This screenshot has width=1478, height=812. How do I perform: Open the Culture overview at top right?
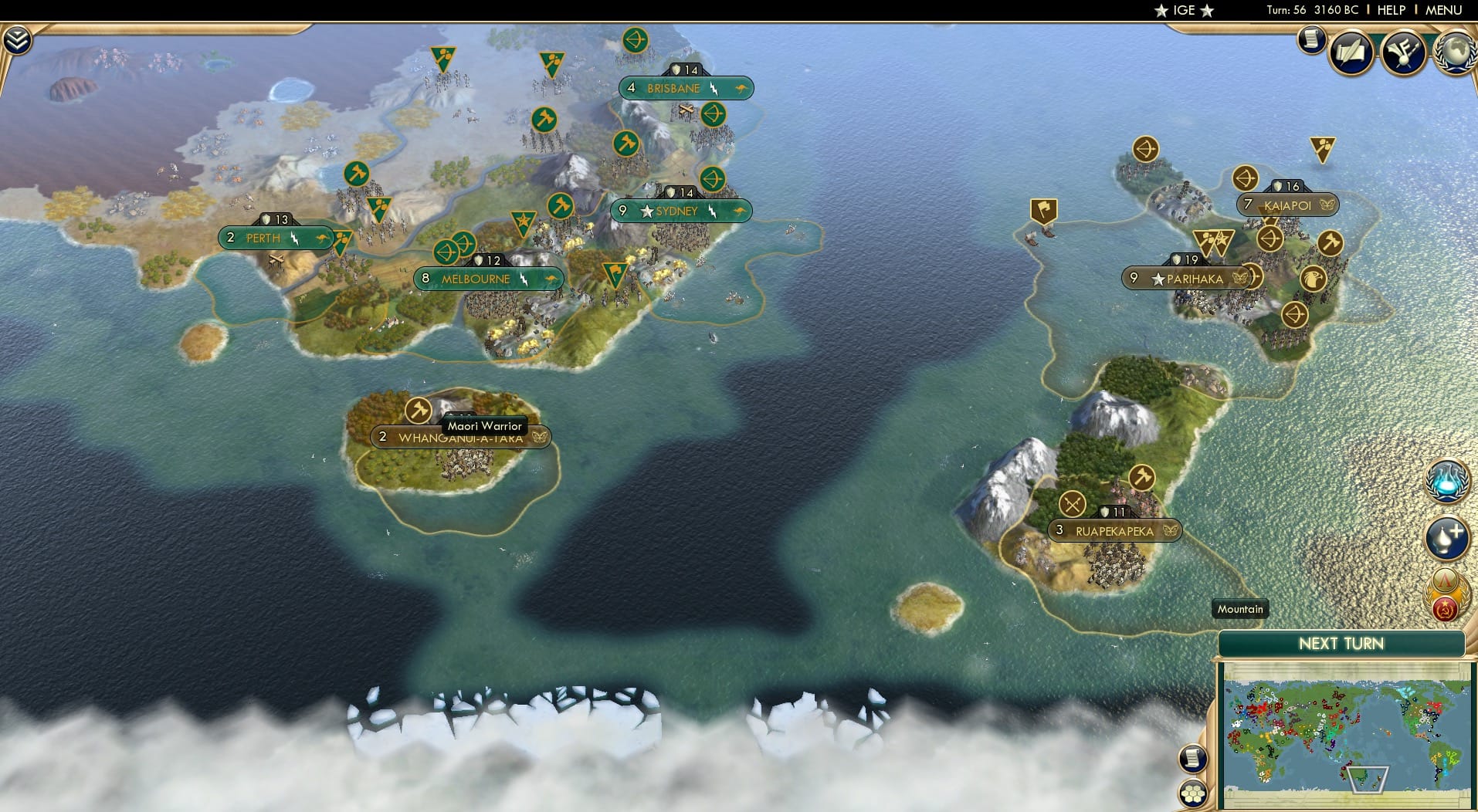point(1404,52)
